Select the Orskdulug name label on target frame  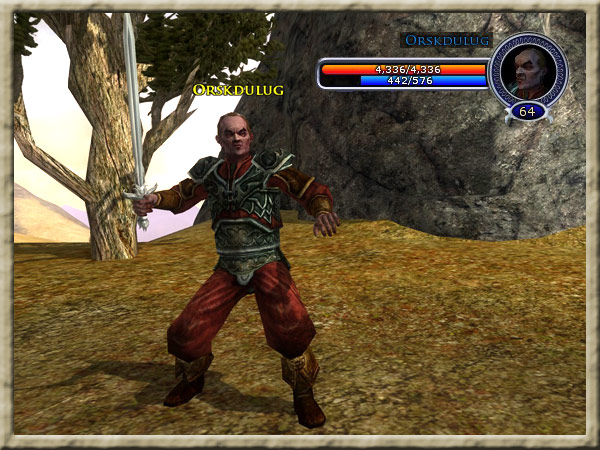[446, 40]
